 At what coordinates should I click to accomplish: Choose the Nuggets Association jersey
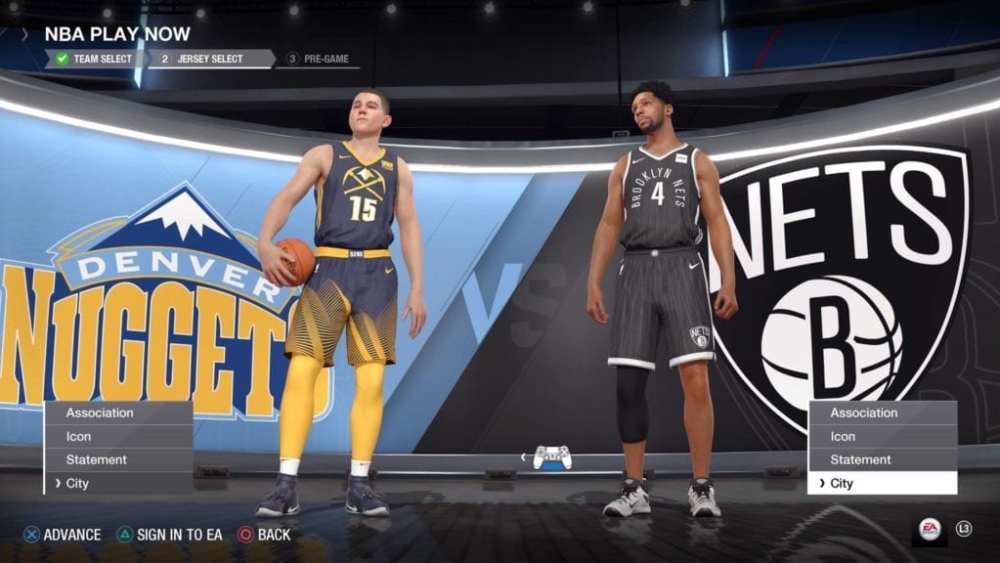(118, 413)
